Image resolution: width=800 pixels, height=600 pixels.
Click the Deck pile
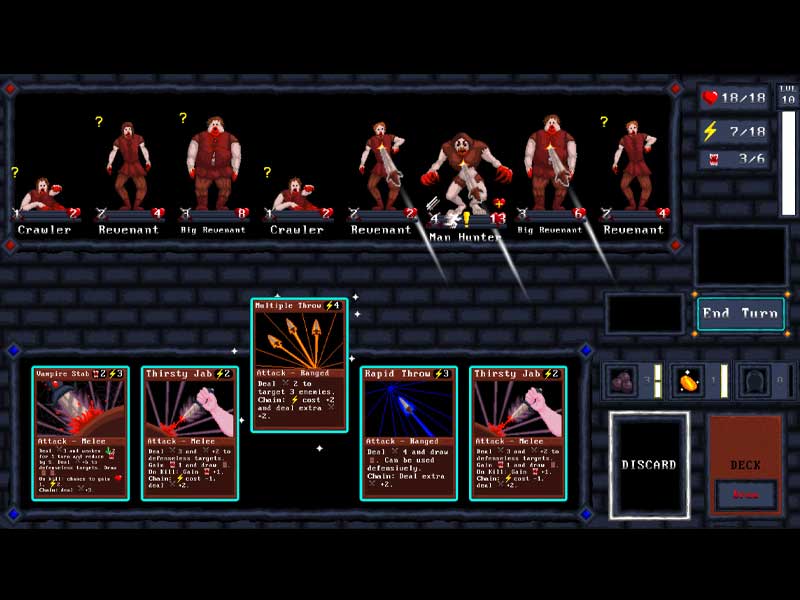coord(745,448)
